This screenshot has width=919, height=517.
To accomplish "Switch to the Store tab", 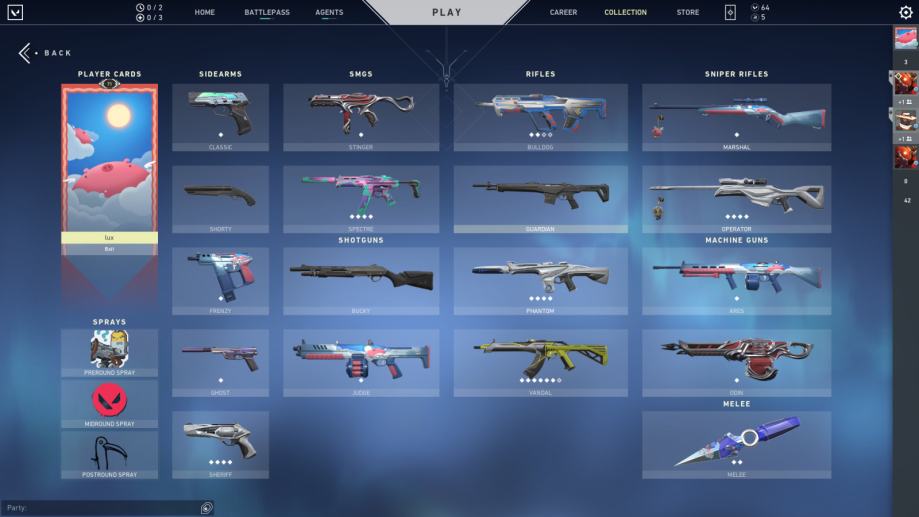I will pos(688,13).
